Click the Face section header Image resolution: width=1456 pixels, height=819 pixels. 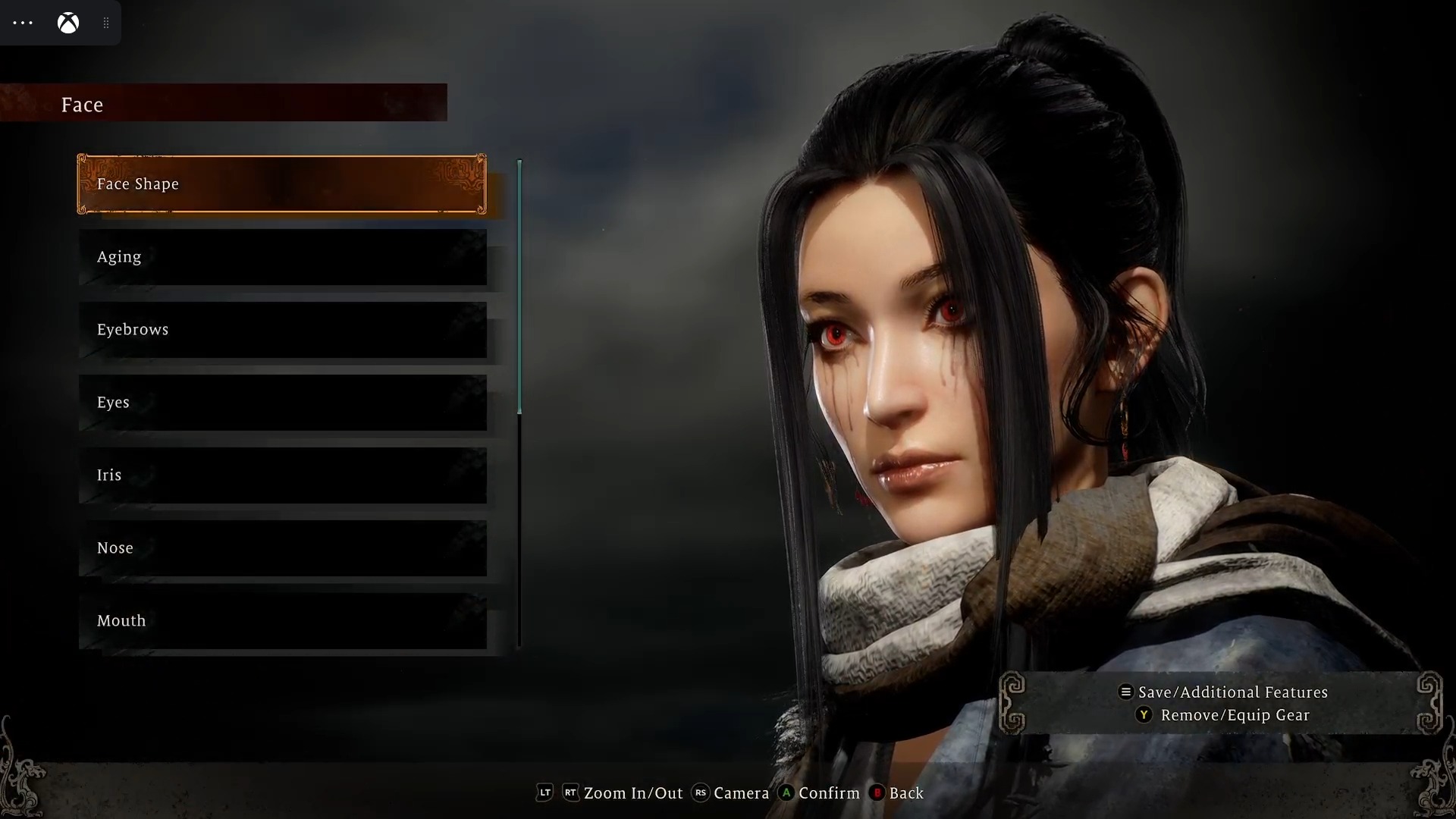pyautogui.click(x=82, y=105)
